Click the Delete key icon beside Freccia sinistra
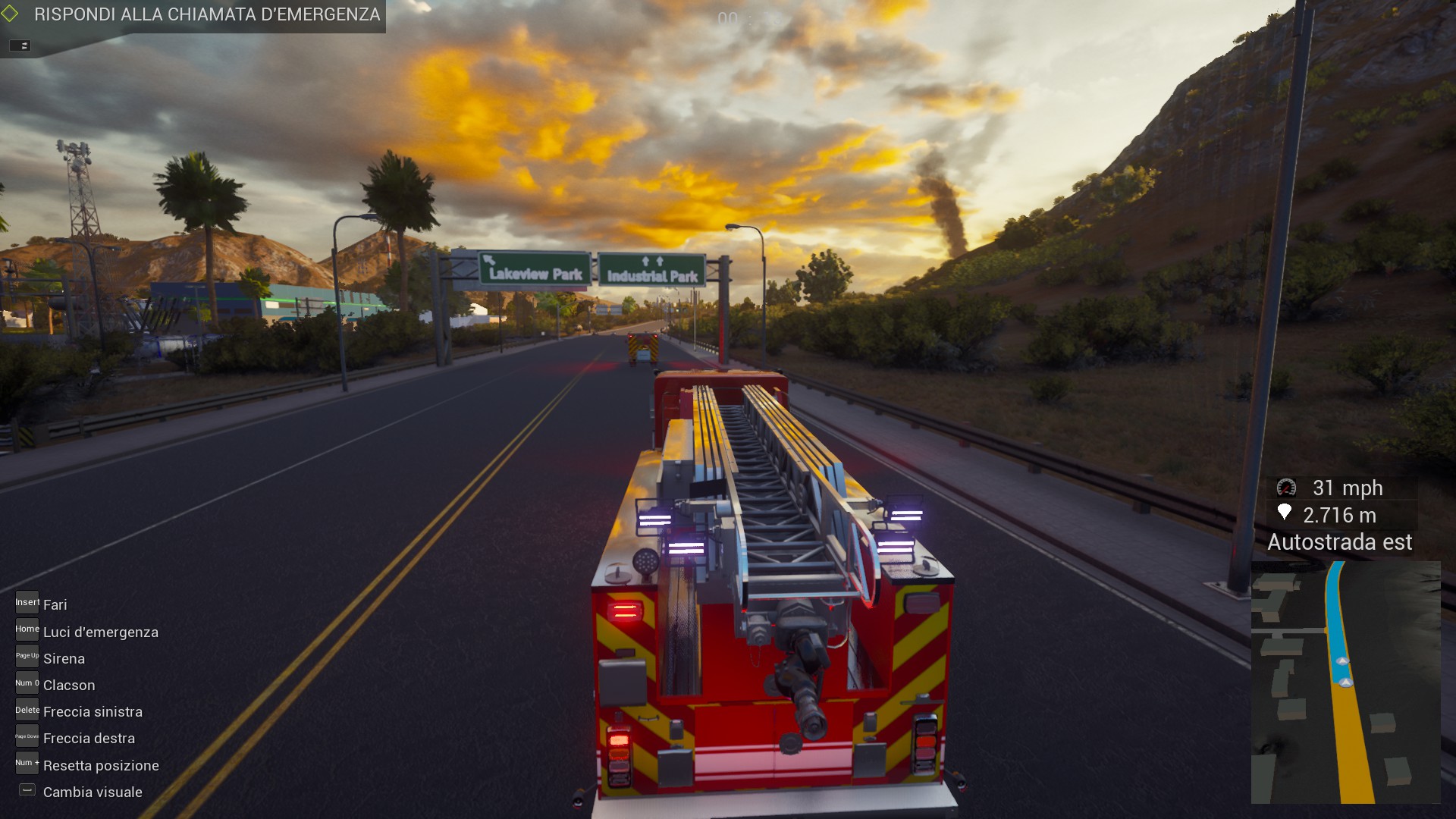This screenshot has height=819, width=1456. 27,708
